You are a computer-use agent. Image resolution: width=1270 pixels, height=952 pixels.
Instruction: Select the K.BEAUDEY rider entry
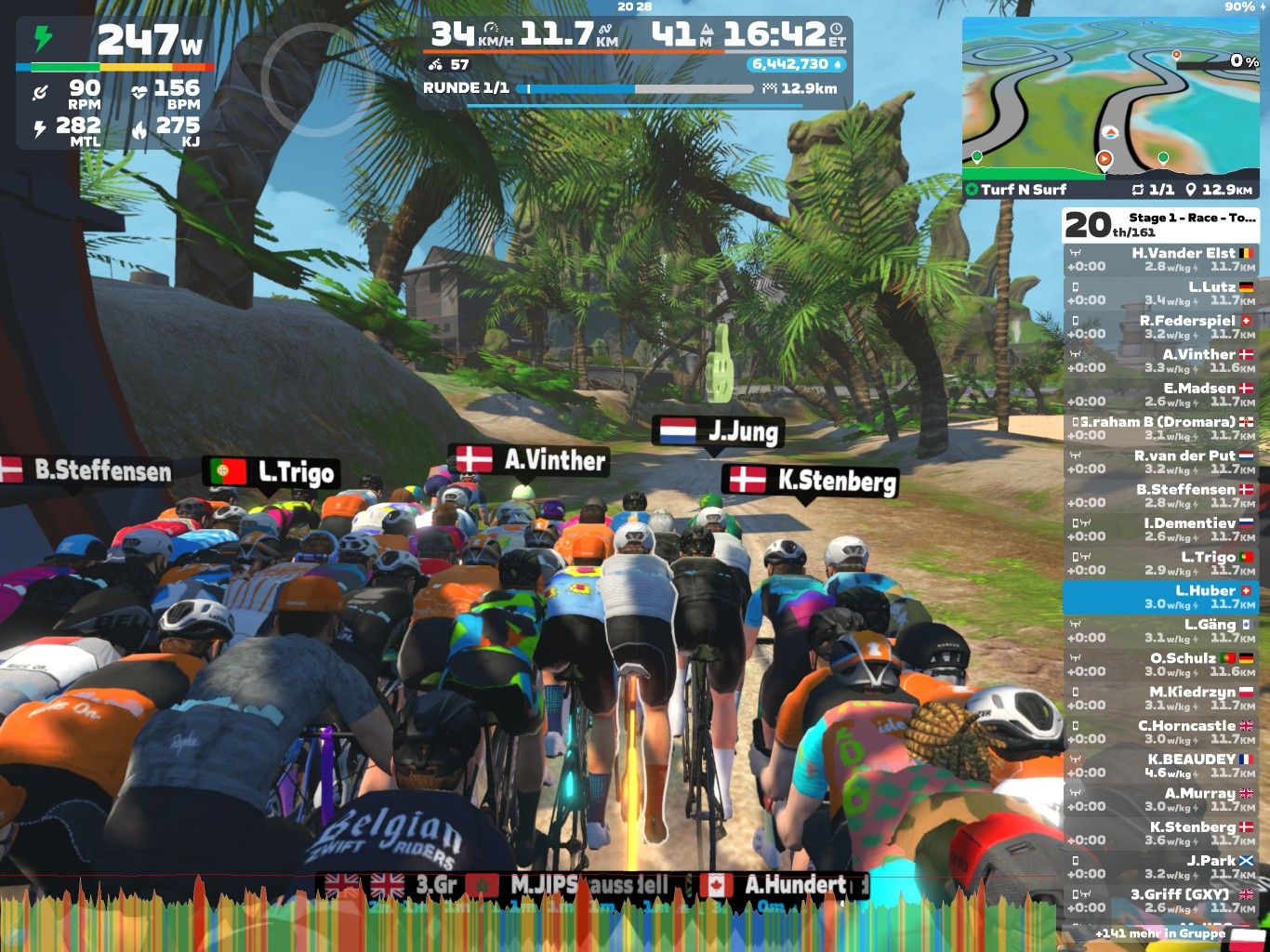pos(1160,766)
